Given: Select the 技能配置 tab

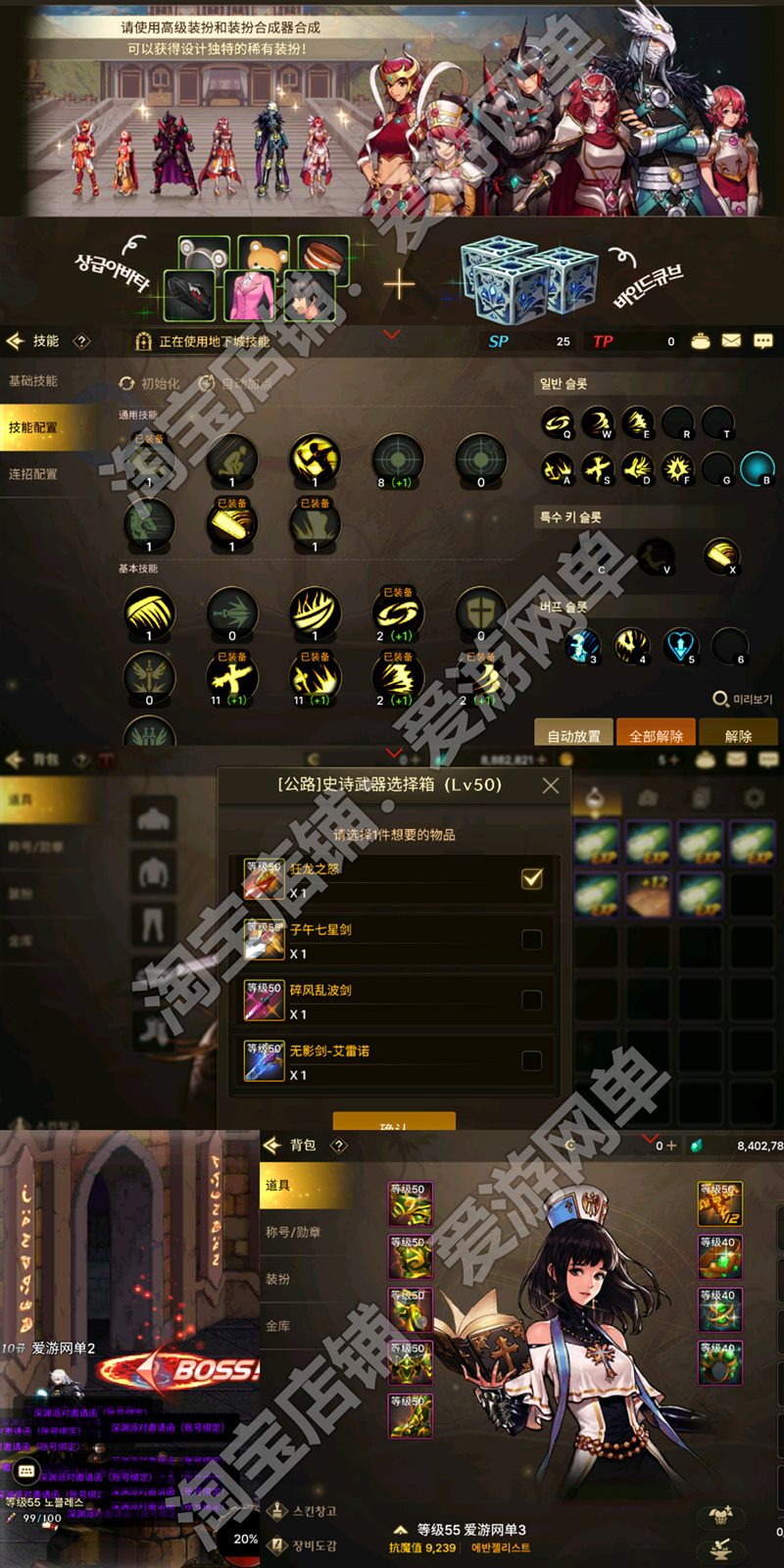Looking at the screenshot, I should tap(34, 428).
